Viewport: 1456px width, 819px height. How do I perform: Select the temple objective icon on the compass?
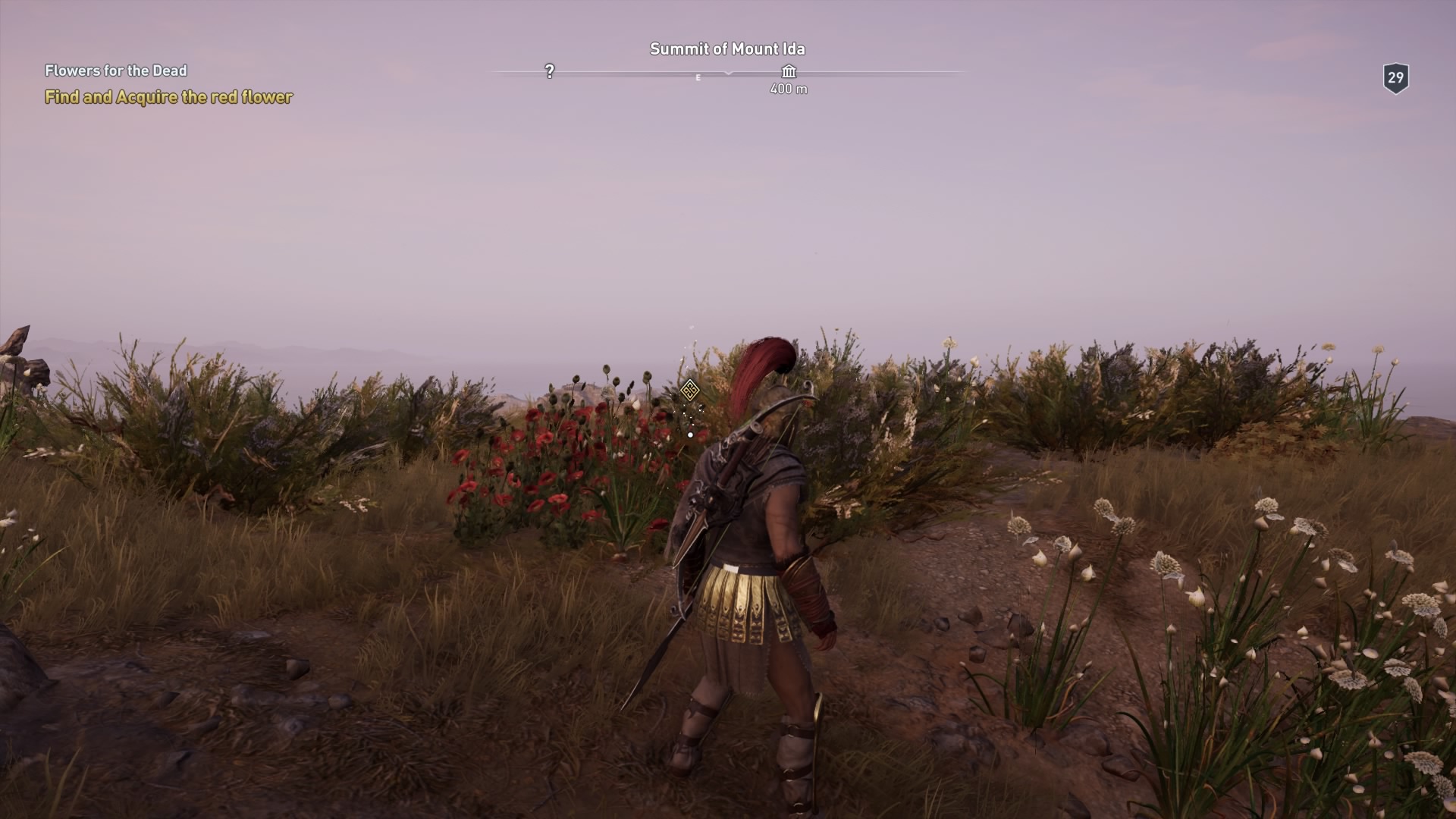point(789,73)
